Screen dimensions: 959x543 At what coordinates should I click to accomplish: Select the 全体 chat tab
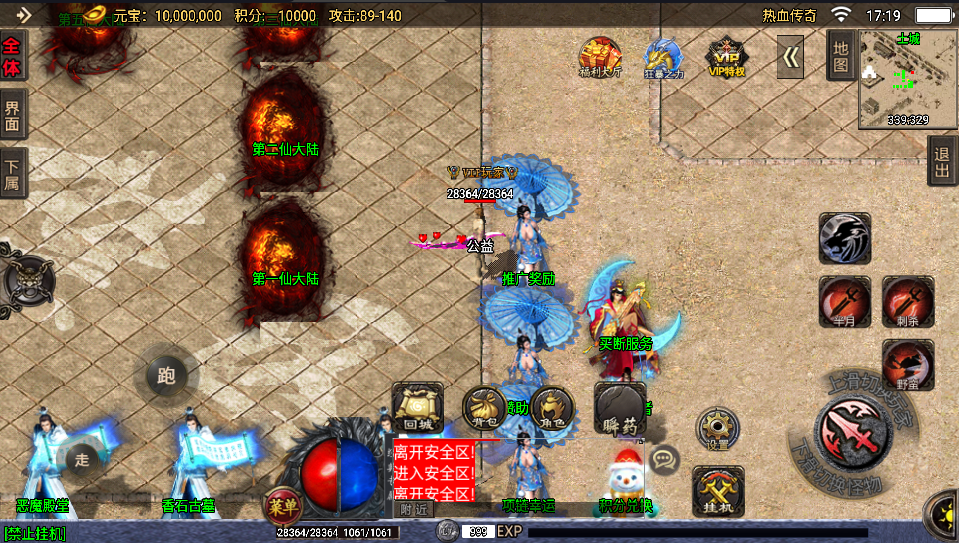[13, 55]
